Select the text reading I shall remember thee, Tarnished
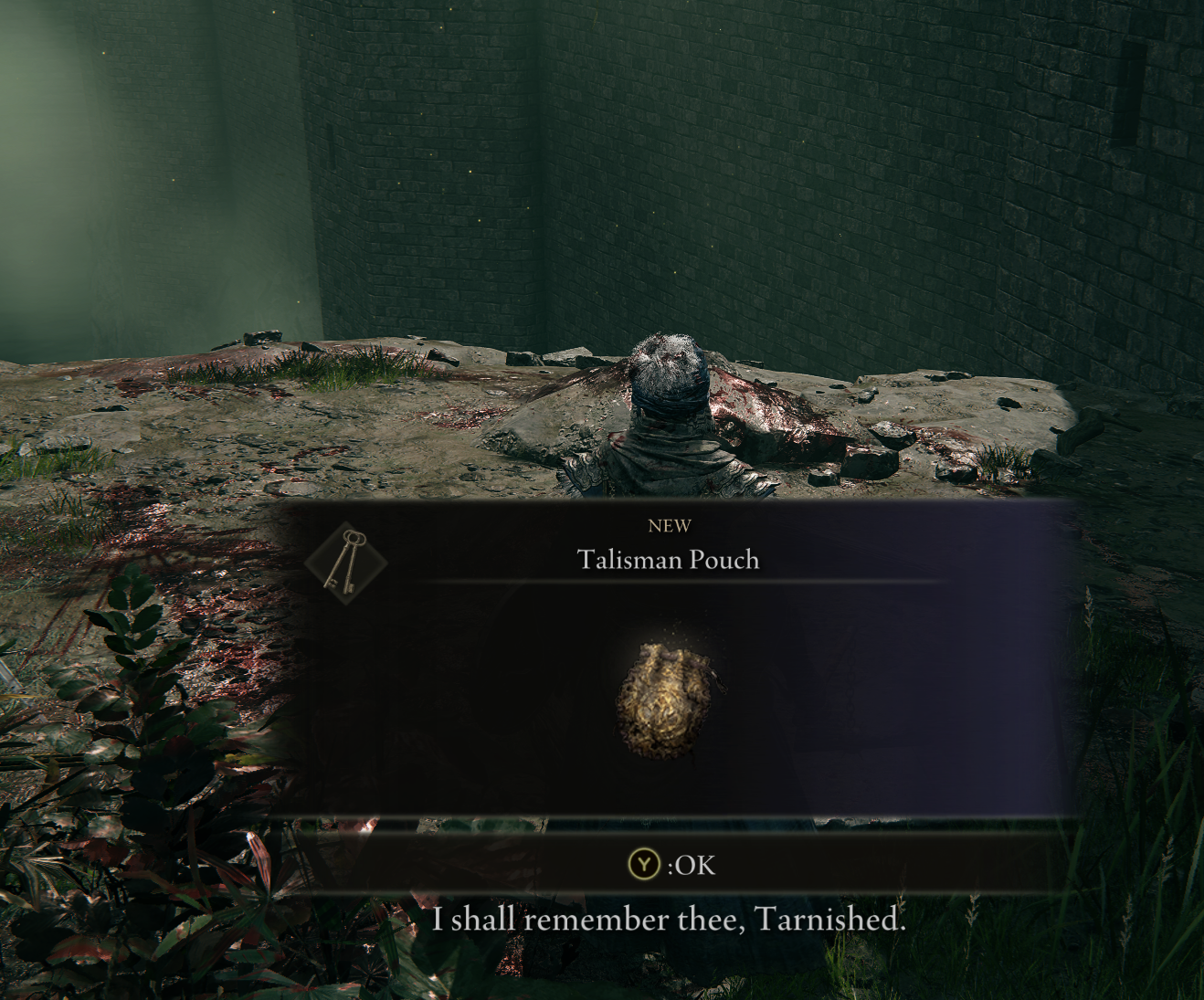Viewport: 1204px width, 1000px height. tap(670, 920)
